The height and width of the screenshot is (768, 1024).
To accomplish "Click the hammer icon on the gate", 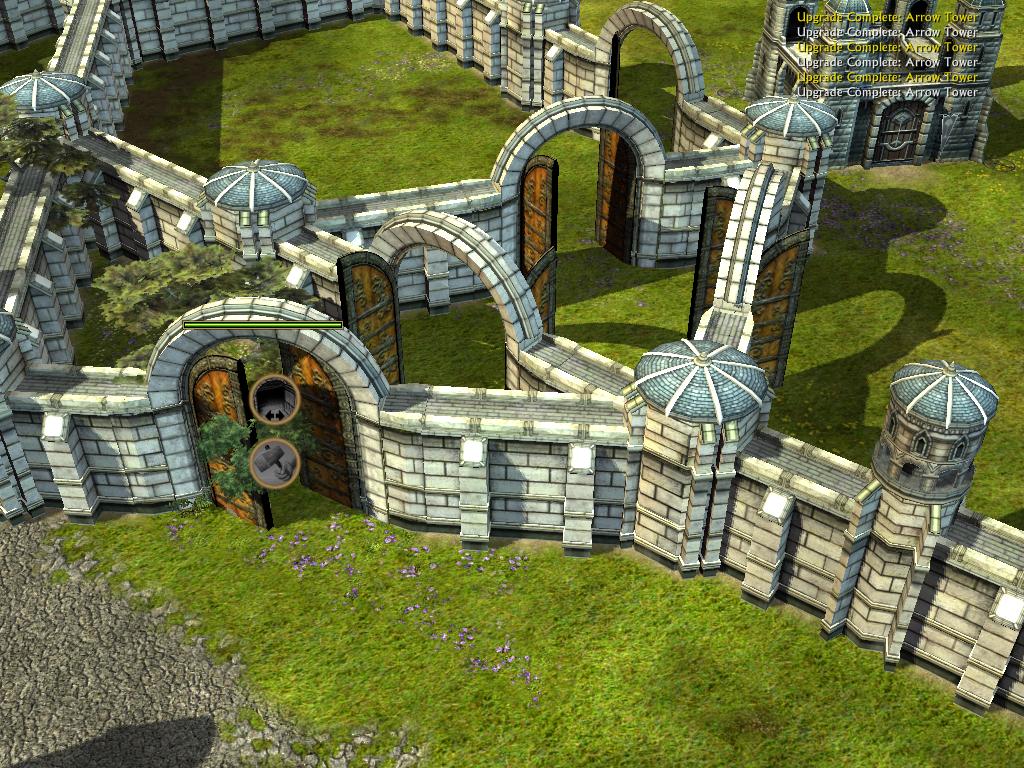I will coord(274,463).
